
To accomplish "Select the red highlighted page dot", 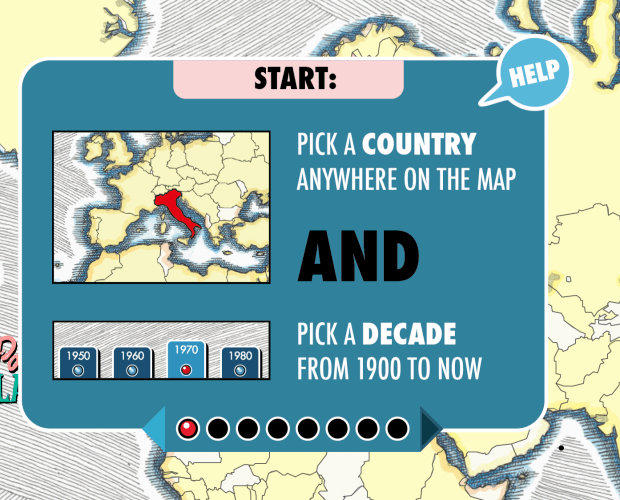I will (187, 429).
